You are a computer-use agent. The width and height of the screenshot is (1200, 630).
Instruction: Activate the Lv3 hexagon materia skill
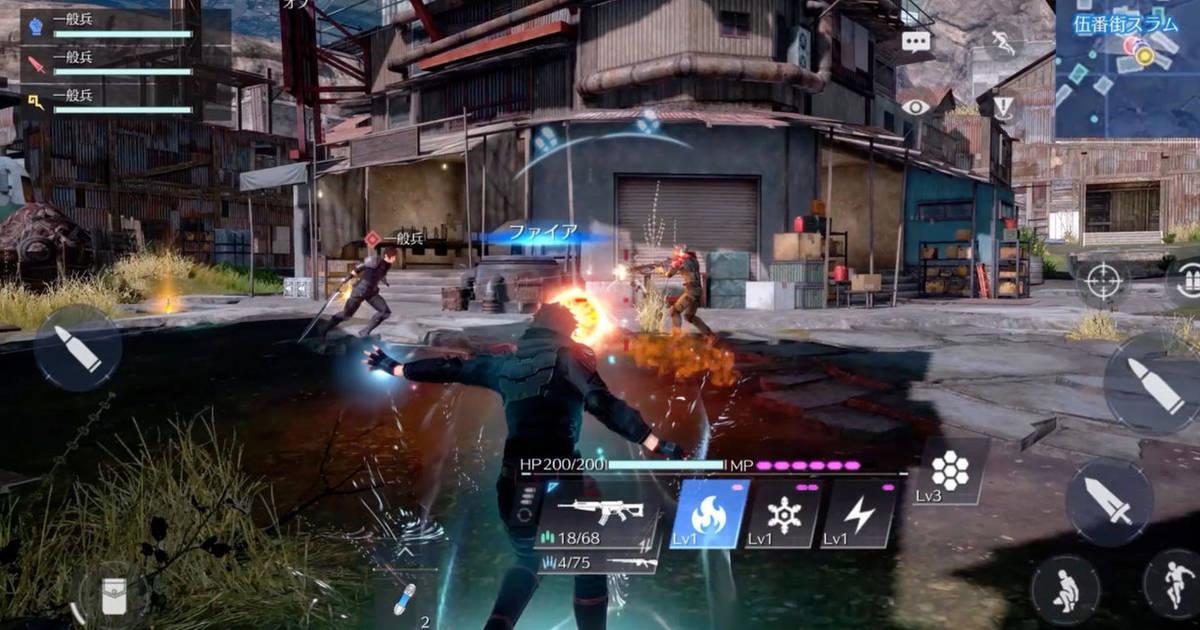pyautogui.click(x=950, y=472)
